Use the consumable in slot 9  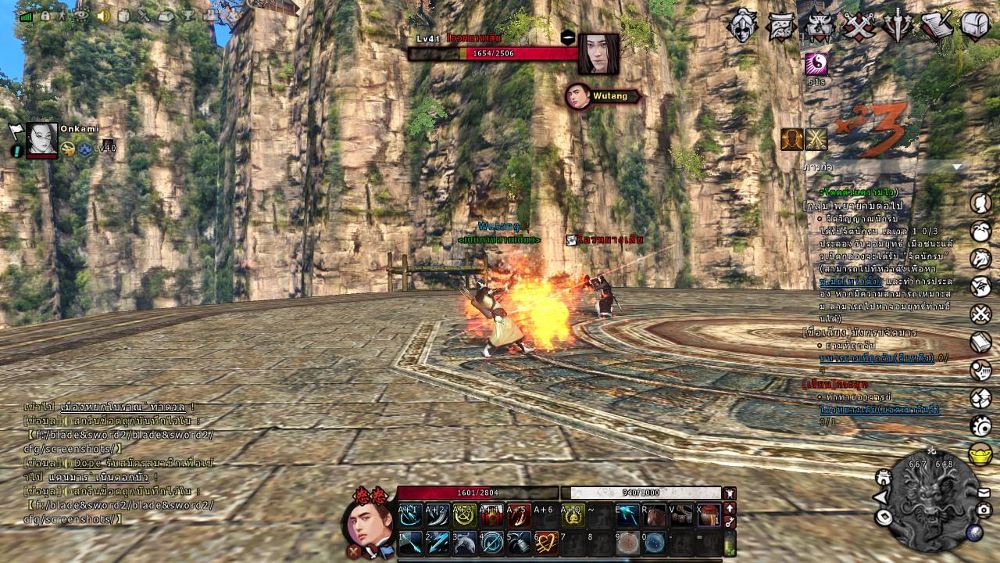click(x=626, y=542)
